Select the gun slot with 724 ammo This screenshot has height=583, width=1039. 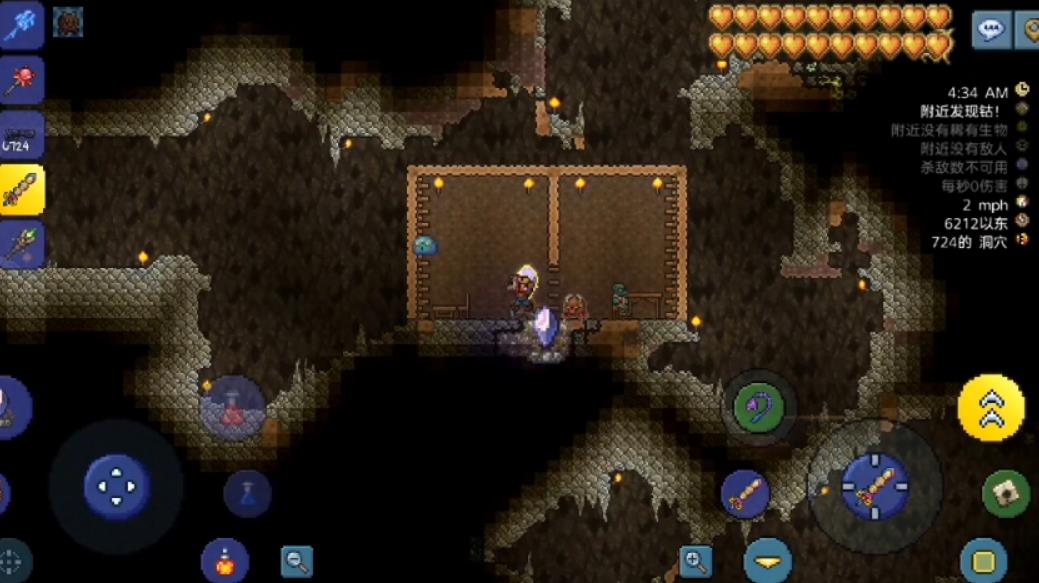point(21,136)
